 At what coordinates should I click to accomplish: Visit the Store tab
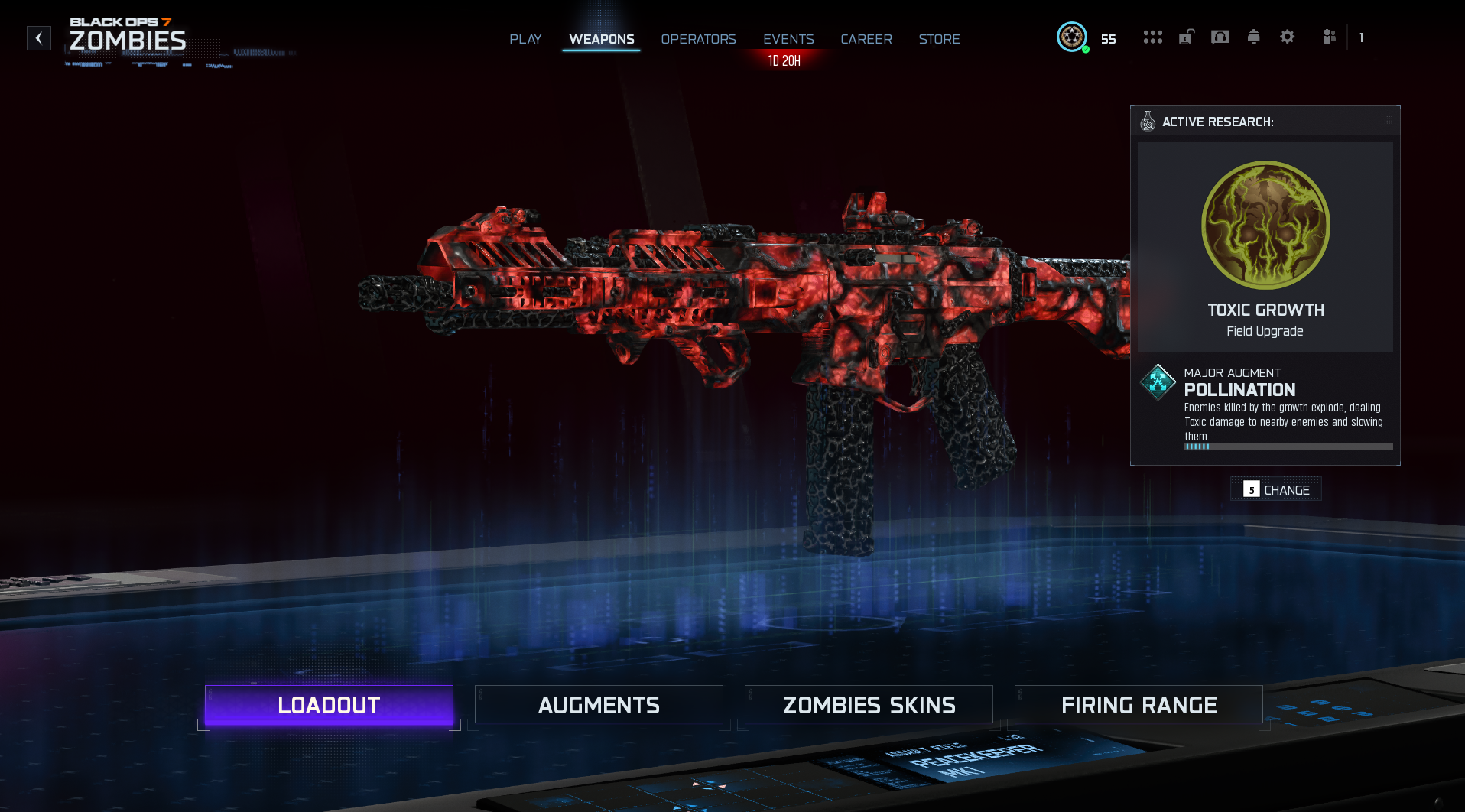pyautogui.click(x=939, y=39)
